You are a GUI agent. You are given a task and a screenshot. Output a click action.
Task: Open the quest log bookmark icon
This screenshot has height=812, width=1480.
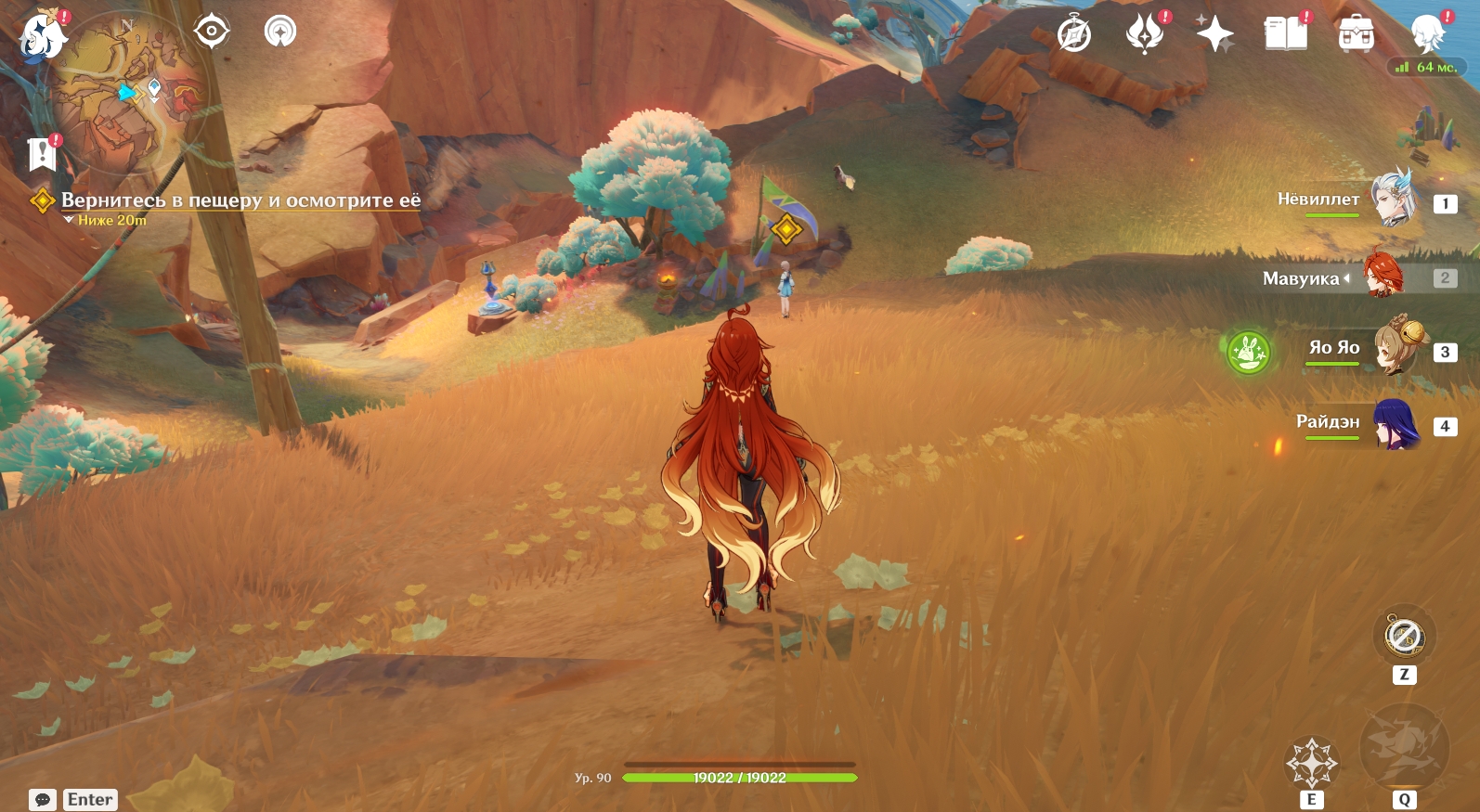pyautogui.click(x=42, y=154)
